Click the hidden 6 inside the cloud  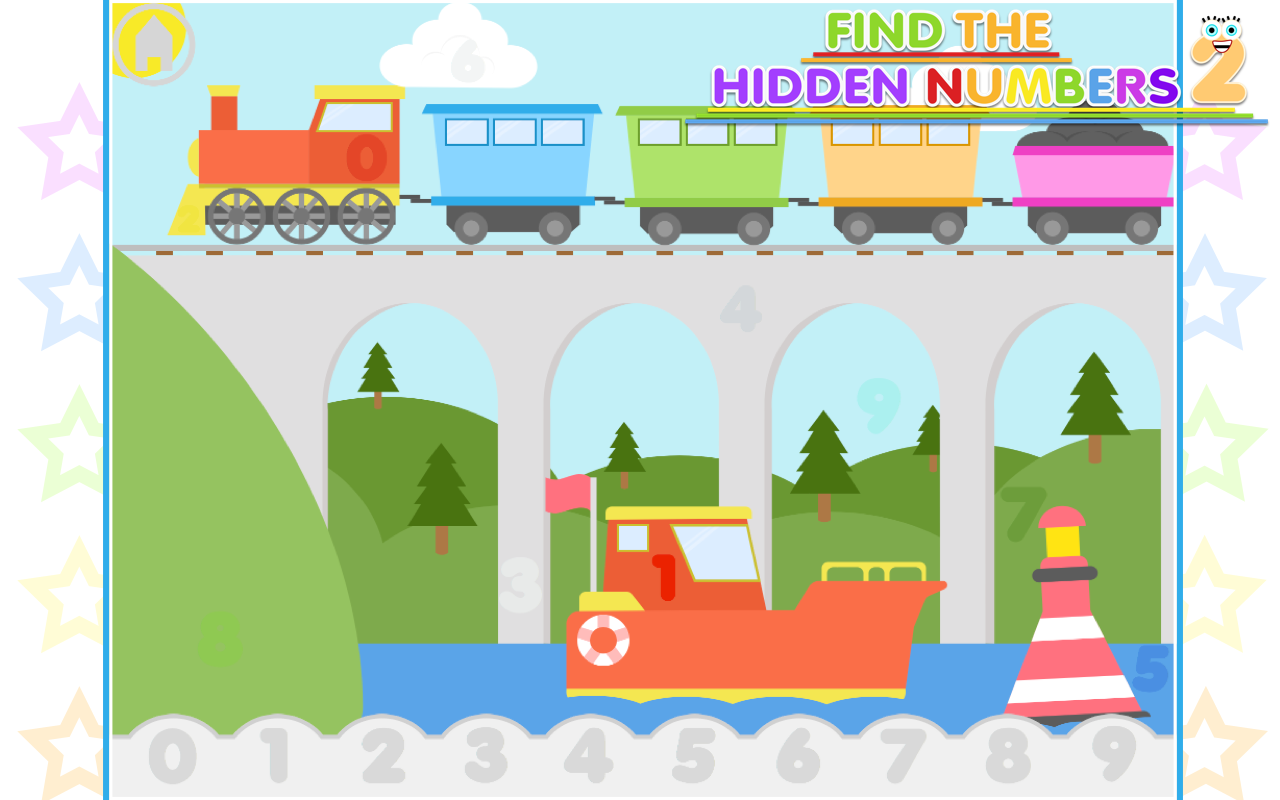pos(466,55)
